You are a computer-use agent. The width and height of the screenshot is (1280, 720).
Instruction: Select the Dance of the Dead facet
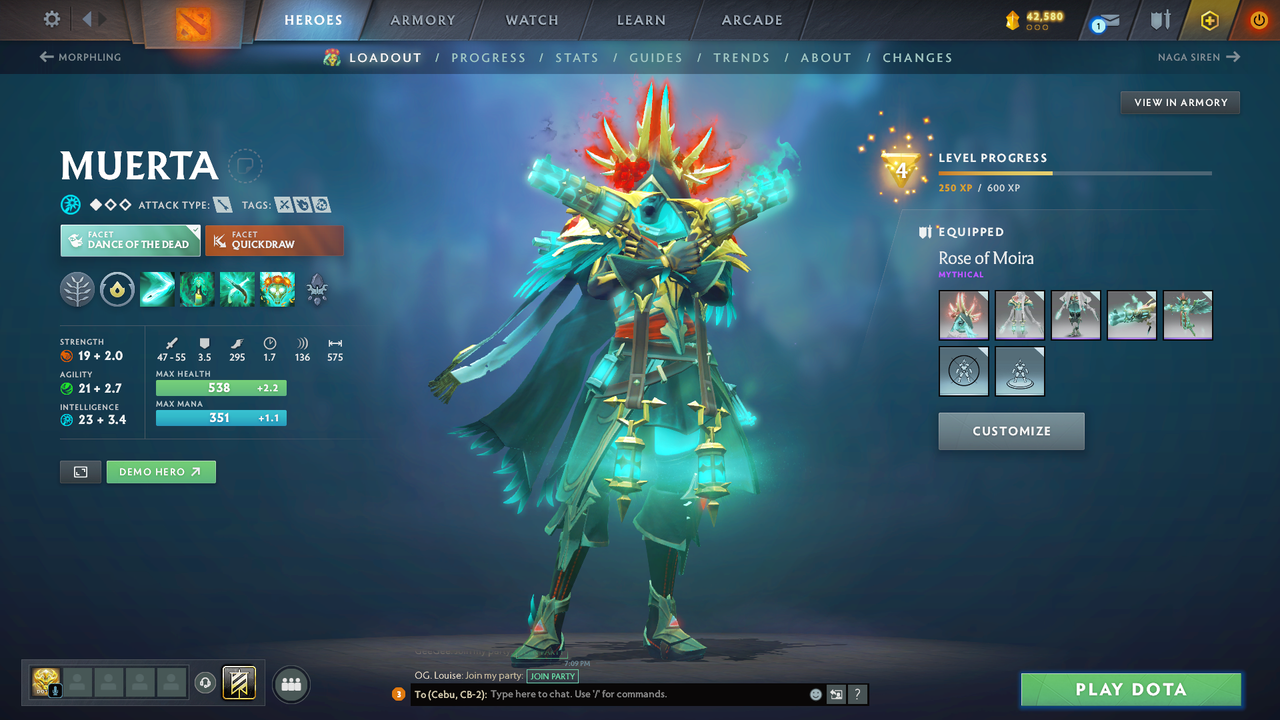[x=130, y=240]
